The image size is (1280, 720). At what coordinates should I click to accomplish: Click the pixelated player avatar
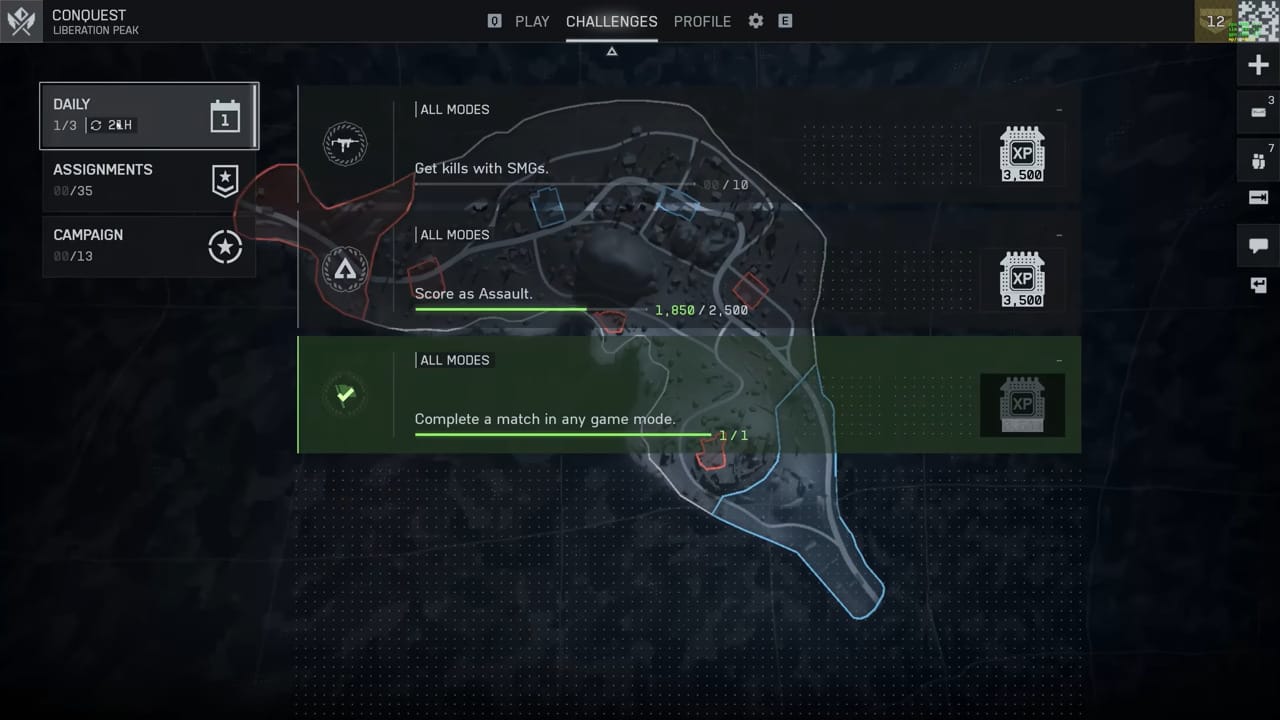(1259, 21)
